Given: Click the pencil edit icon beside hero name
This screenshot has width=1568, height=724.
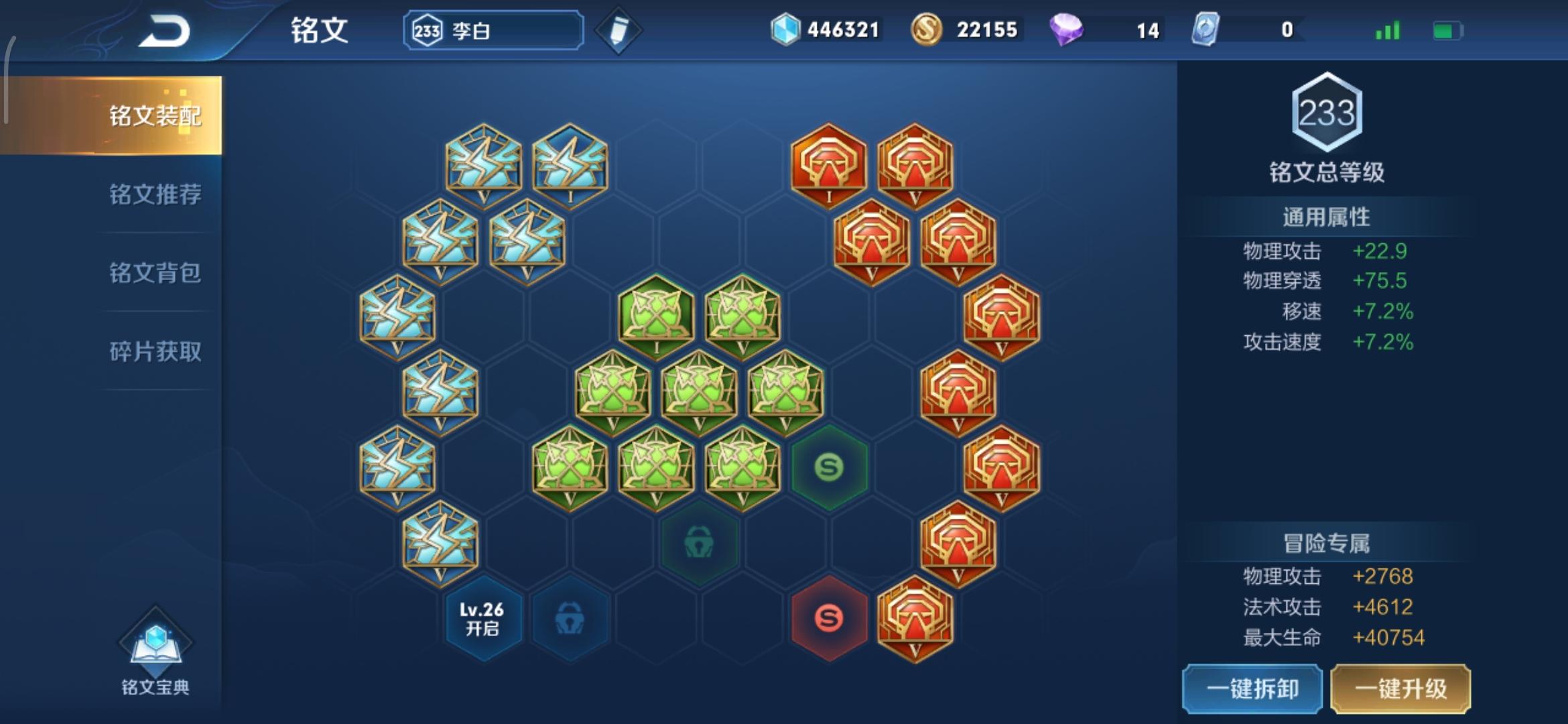Looking at the screenshot, I should (620, 29).
